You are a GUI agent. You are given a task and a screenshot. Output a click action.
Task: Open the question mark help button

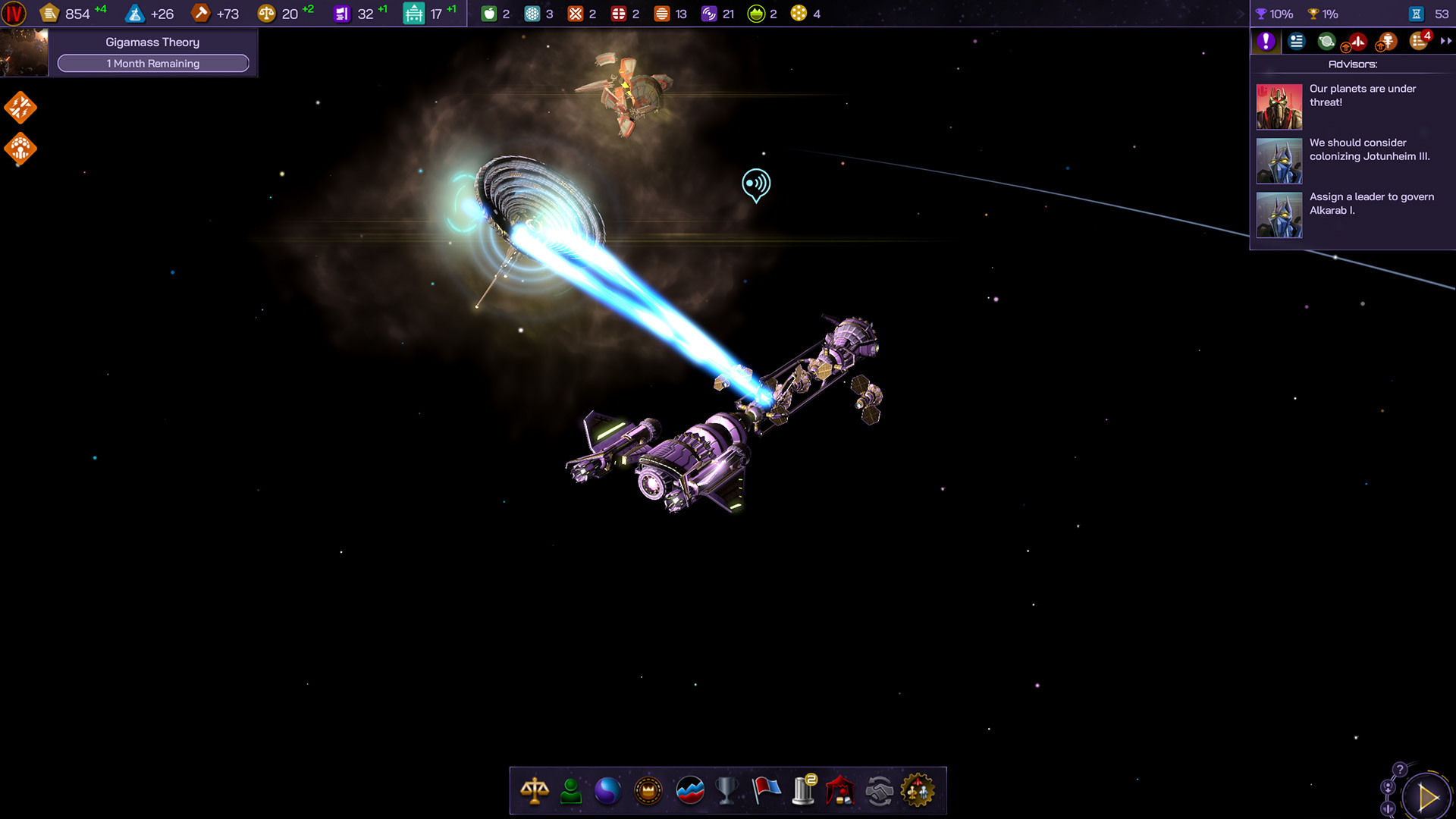click(1400, 770)
